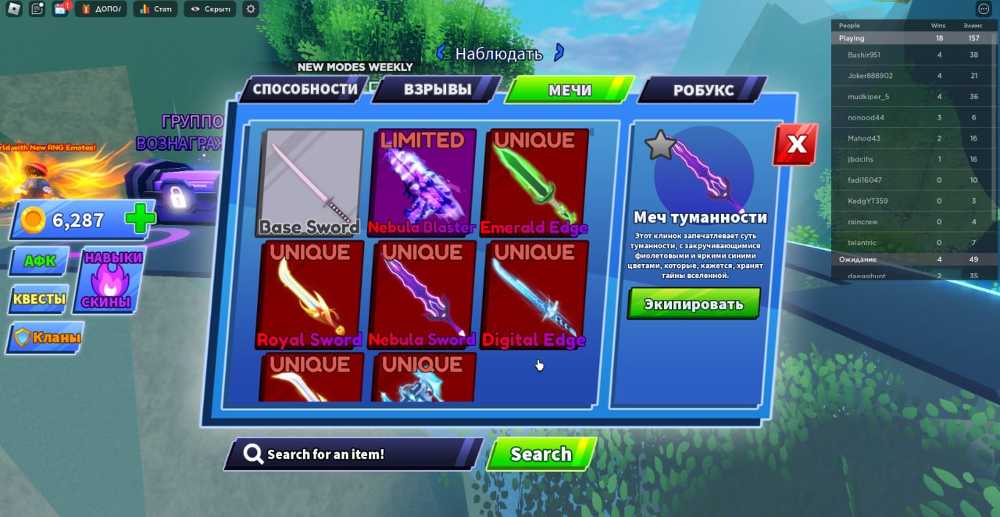Select the Royal Sword item
The height and width of the screenshot is (517, 1000).
[x=310, y=295]
